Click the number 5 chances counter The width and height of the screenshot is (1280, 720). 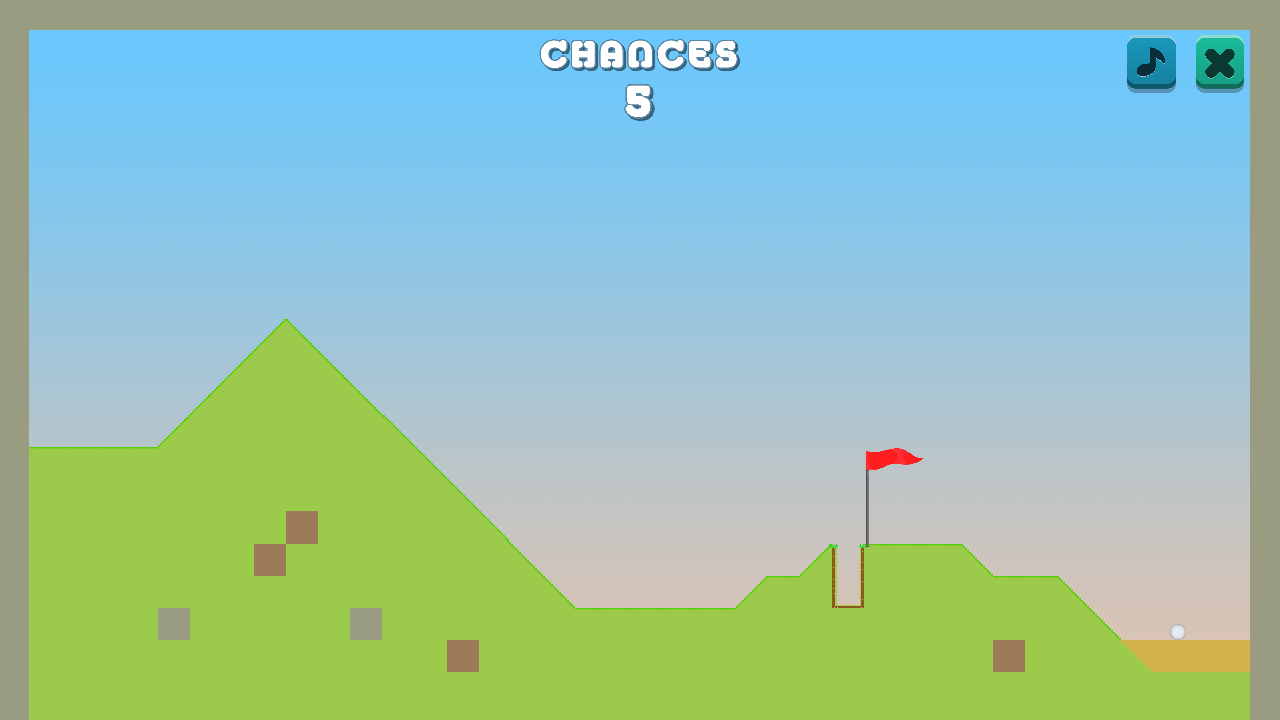[640, 100]
